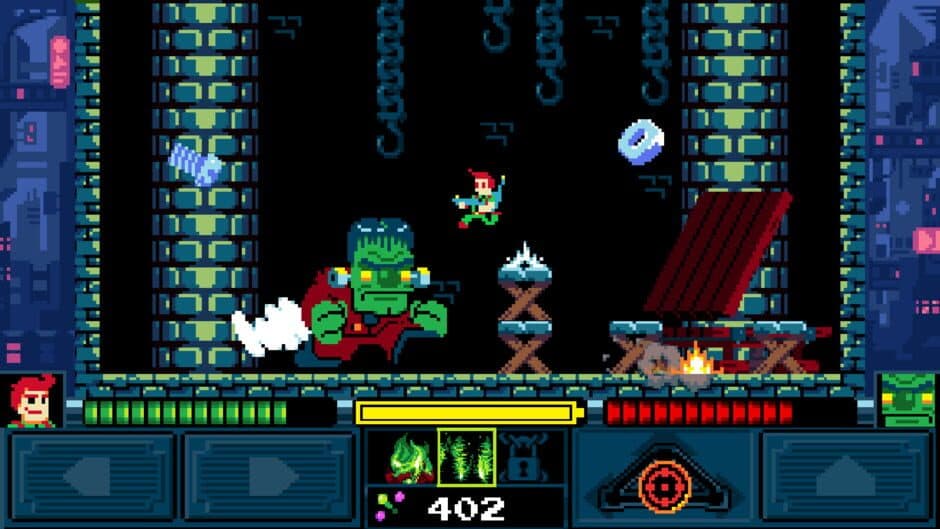Click the locked weapon slot
The width and height of the screenshot is (940, 529).
tap(524, 456)
